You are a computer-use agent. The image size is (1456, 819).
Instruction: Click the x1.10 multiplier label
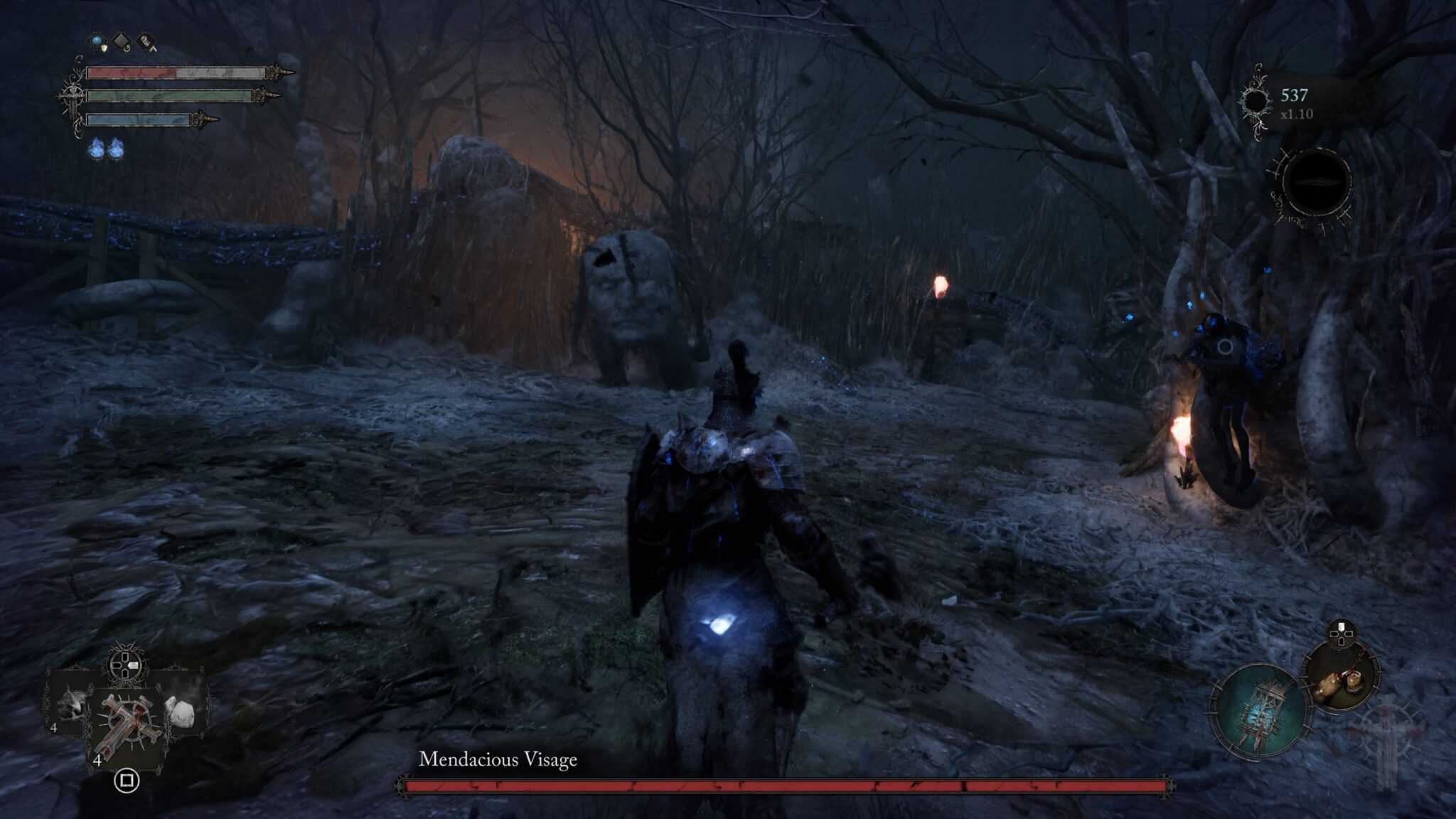point(1297,114)
